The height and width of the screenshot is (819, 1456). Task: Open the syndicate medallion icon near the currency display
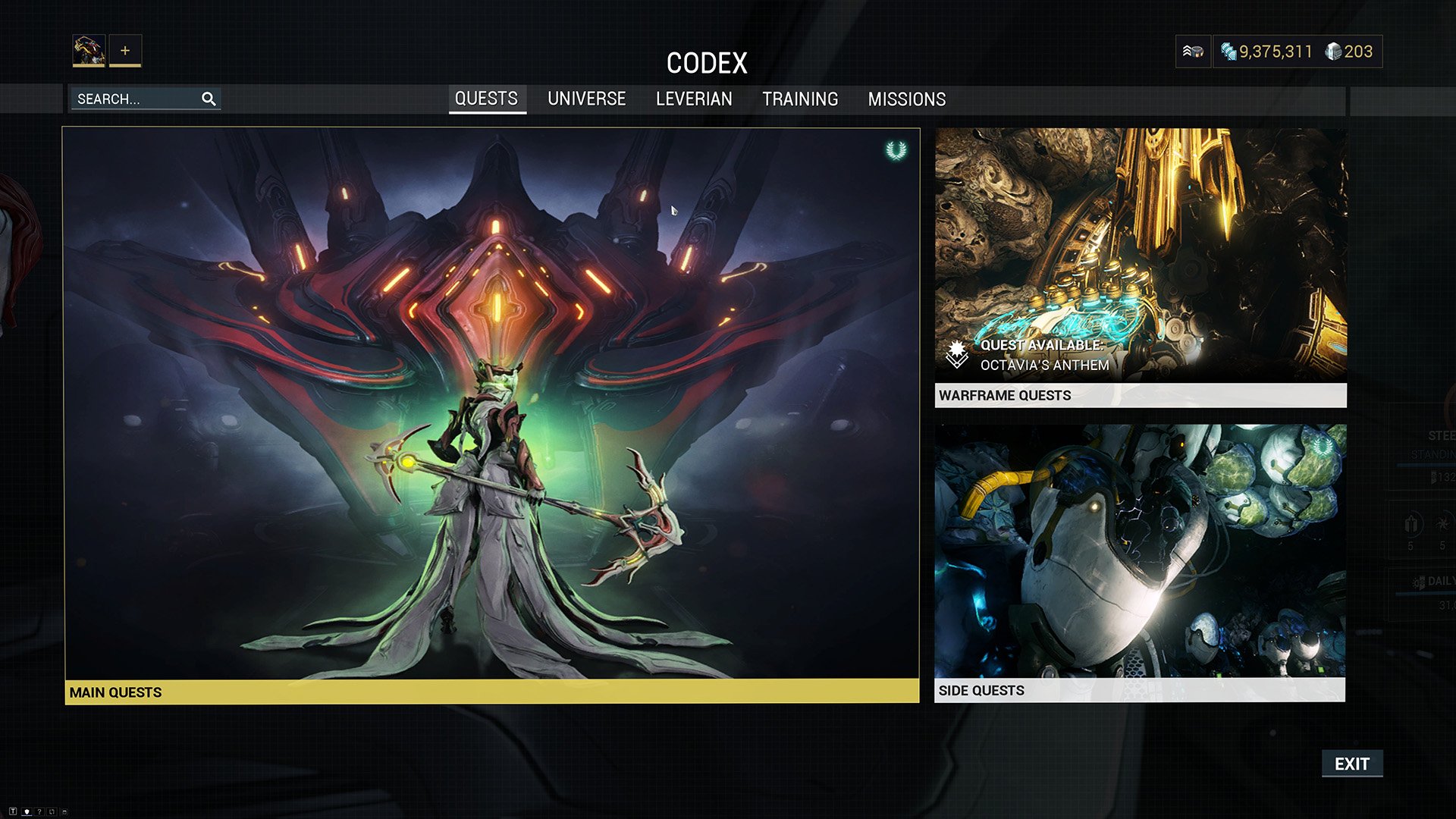coord(1193,51)
